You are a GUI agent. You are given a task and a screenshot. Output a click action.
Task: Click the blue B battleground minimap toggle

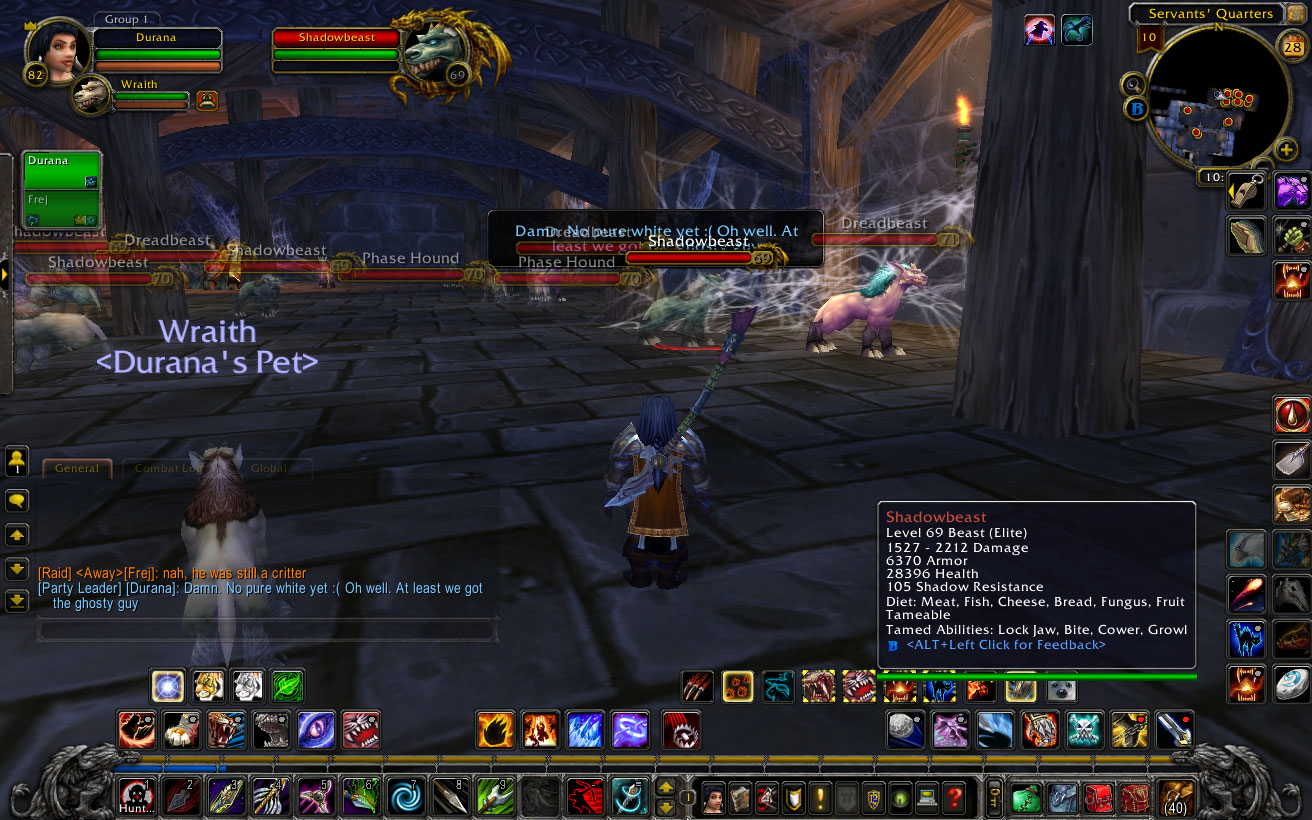pos(1138,107)
